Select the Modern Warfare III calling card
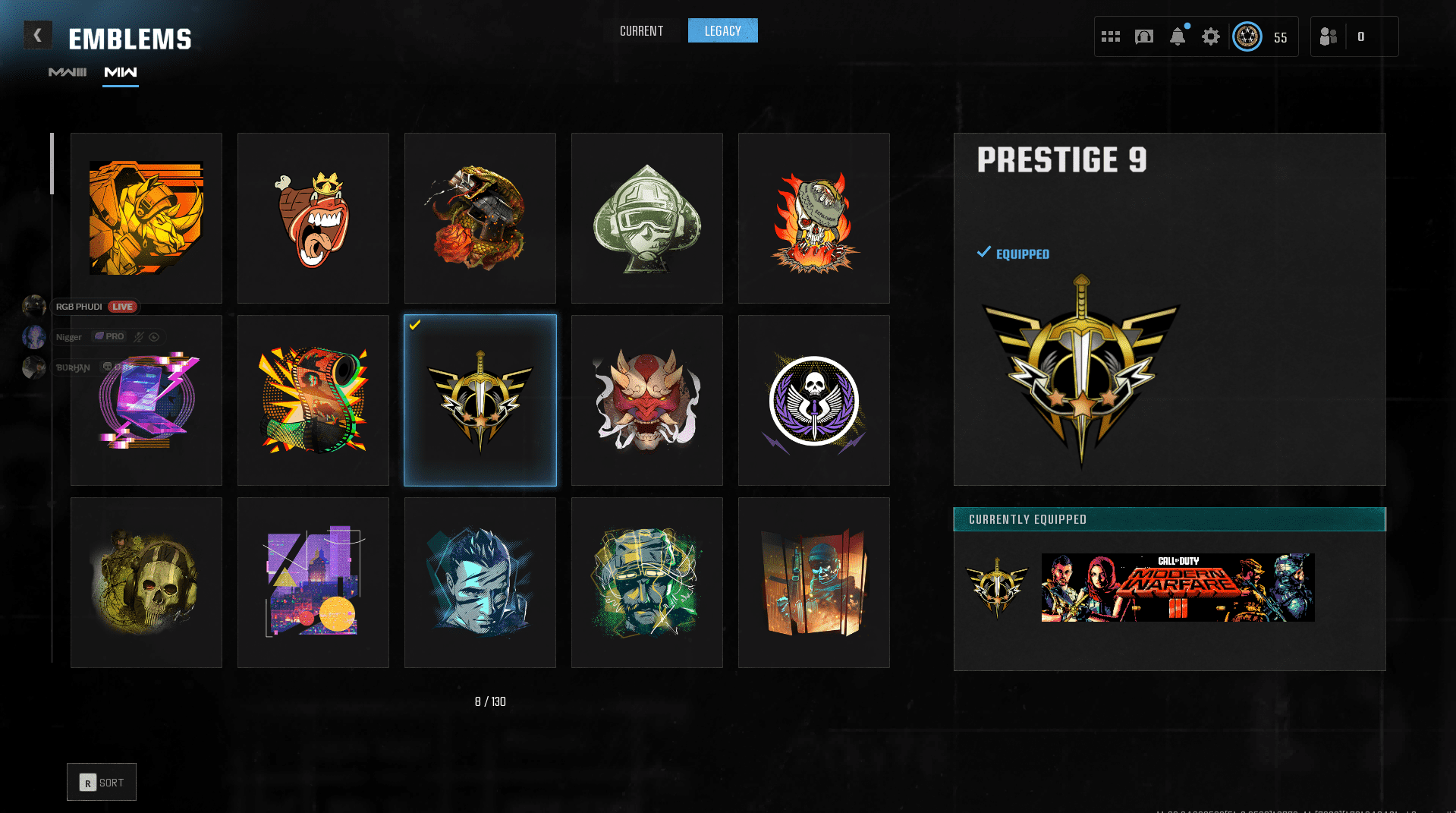 click(1178, 588)
